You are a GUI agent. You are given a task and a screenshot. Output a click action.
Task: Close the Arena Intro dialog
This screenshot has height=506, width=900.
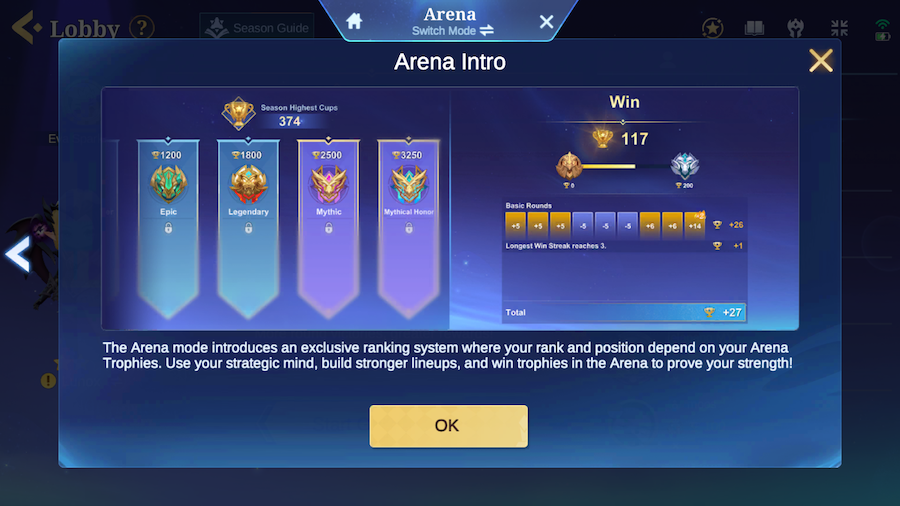pos(821,61)
